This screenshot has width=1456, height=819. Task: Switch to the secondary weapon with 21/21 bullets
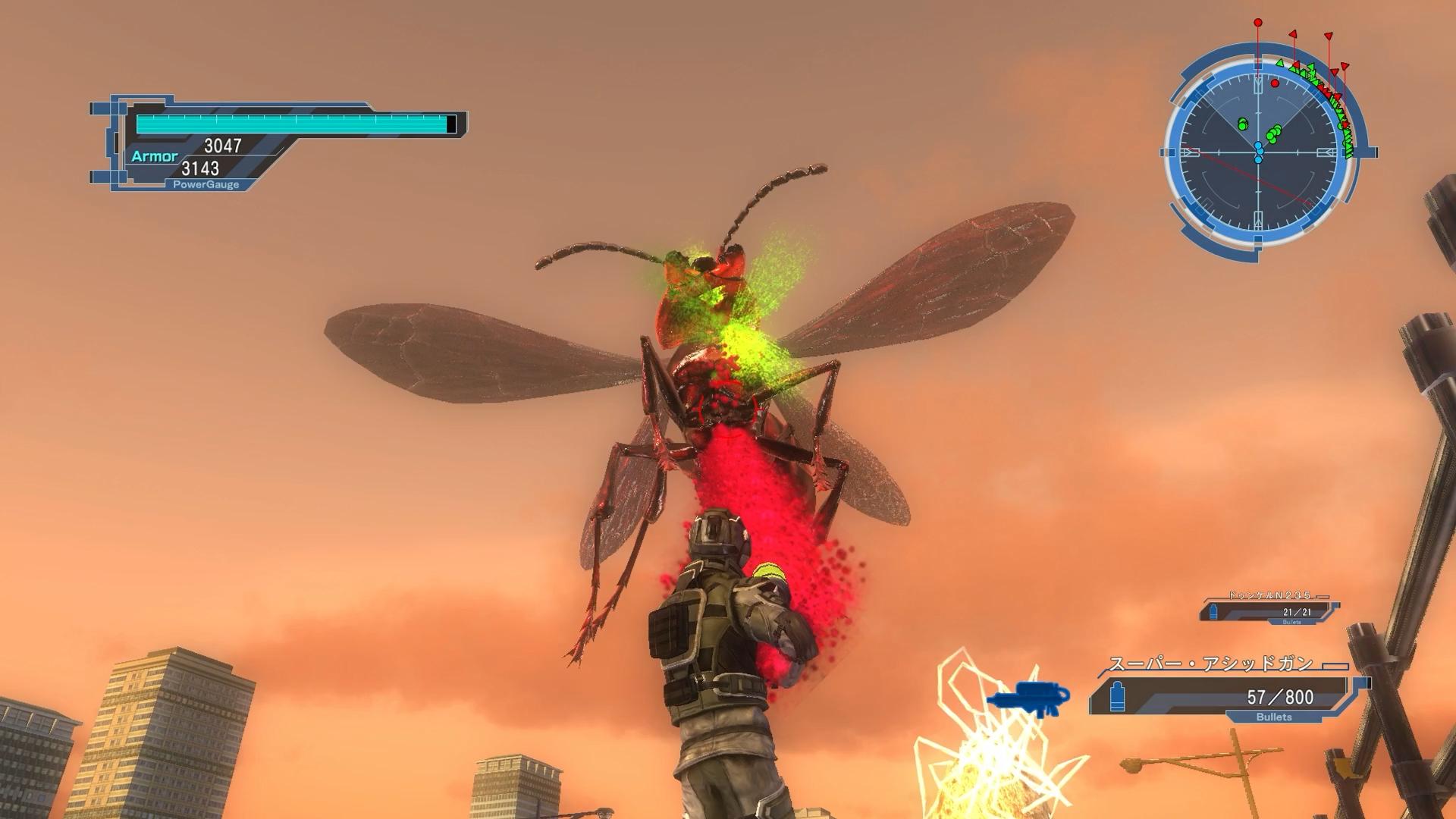[1269, 610]
